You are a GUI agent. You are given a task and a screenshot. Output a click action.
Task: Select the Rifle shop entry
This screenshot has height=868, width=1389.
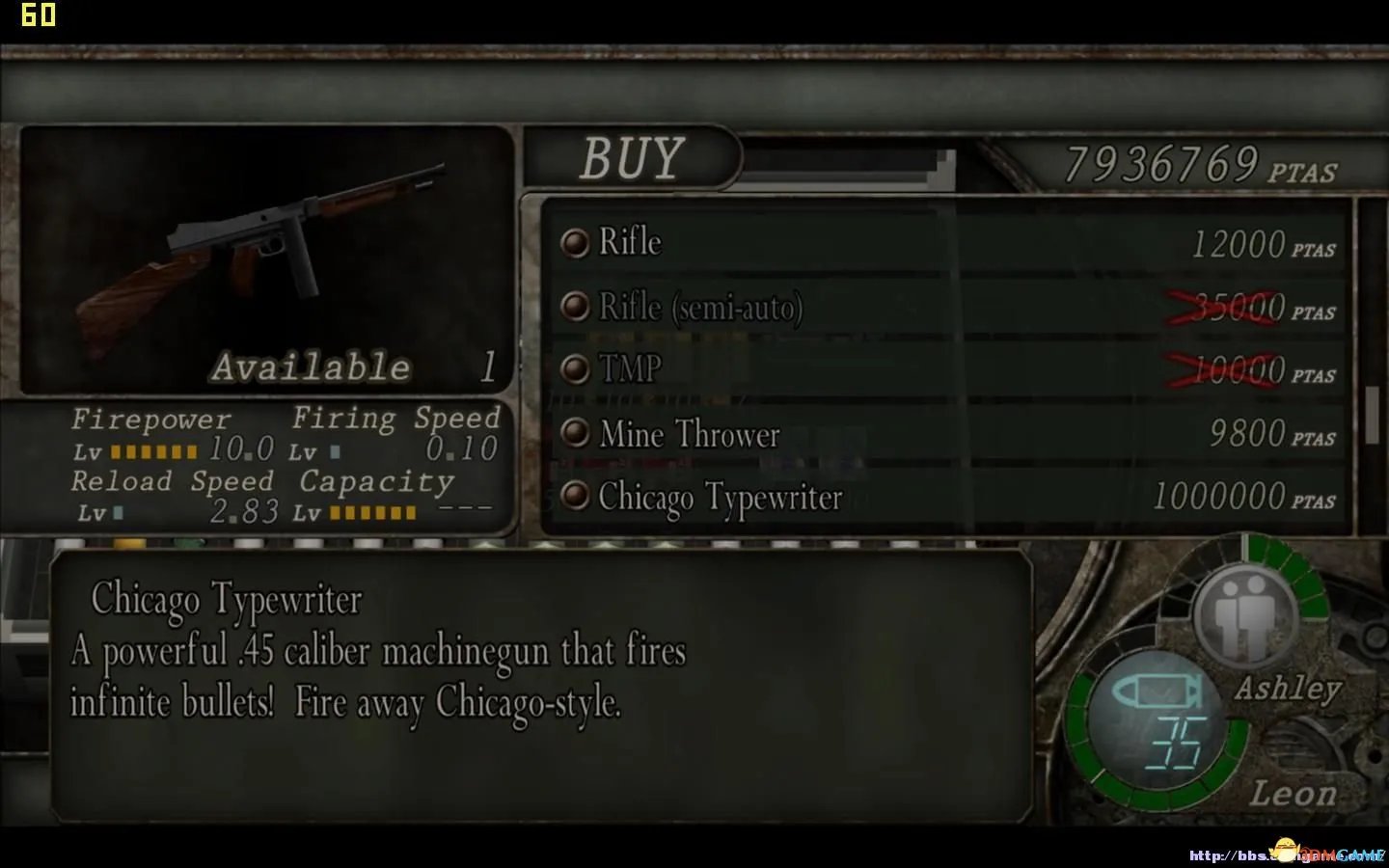(x=631, y=242)
